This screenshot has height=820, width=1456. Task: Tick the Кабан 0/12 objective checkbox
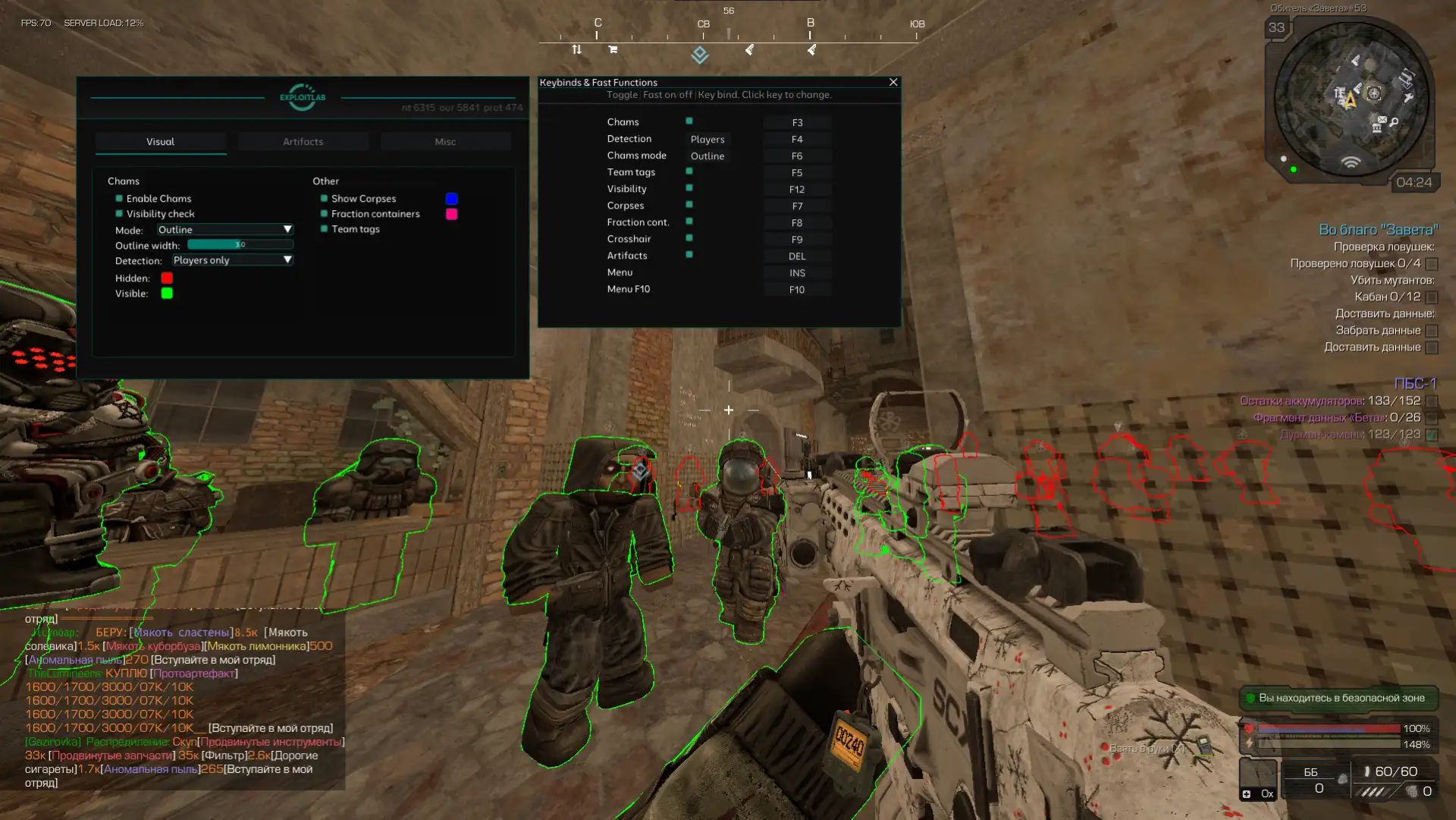[x=1432, y=297]
